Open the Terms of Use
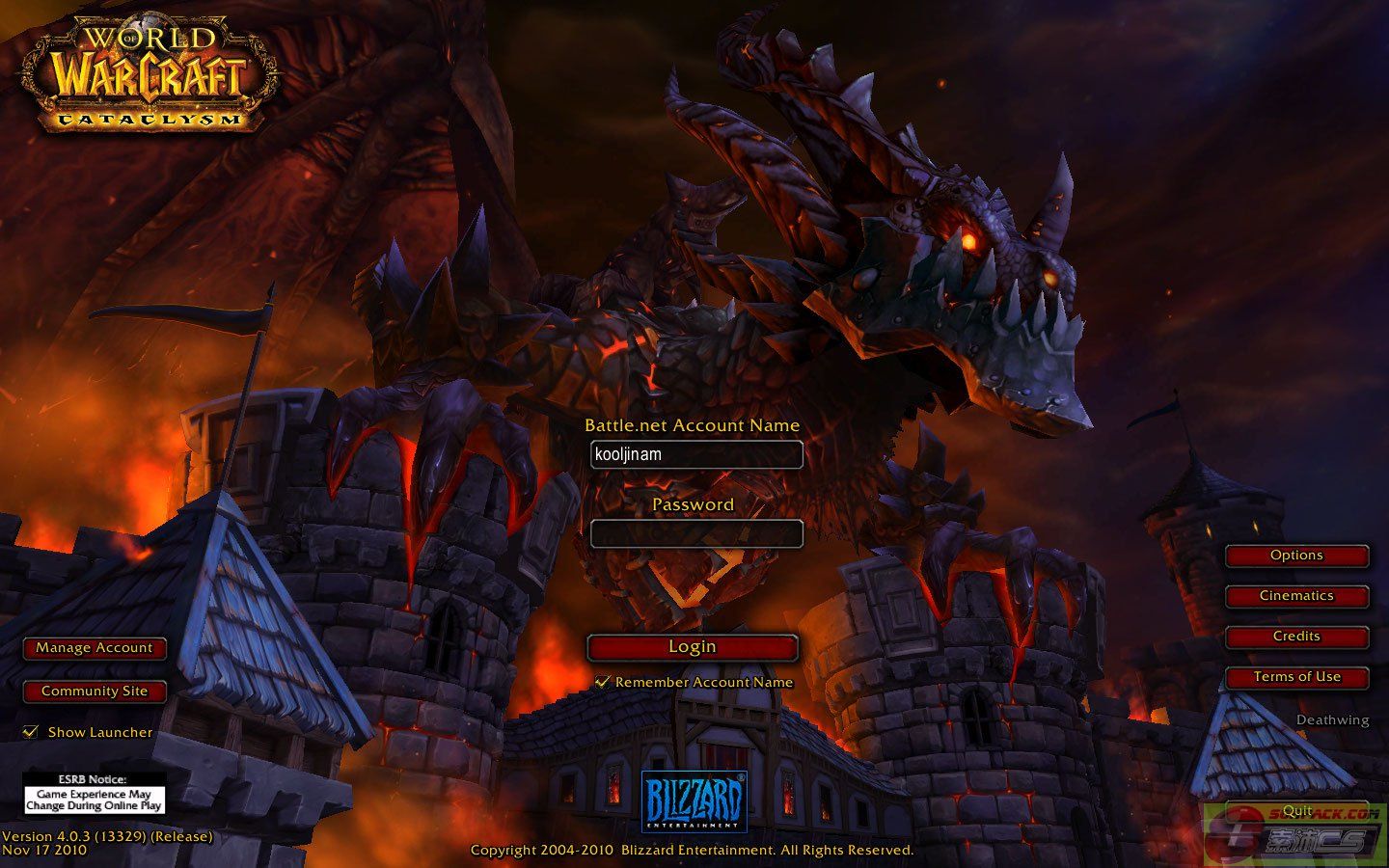 point(1296,677)
